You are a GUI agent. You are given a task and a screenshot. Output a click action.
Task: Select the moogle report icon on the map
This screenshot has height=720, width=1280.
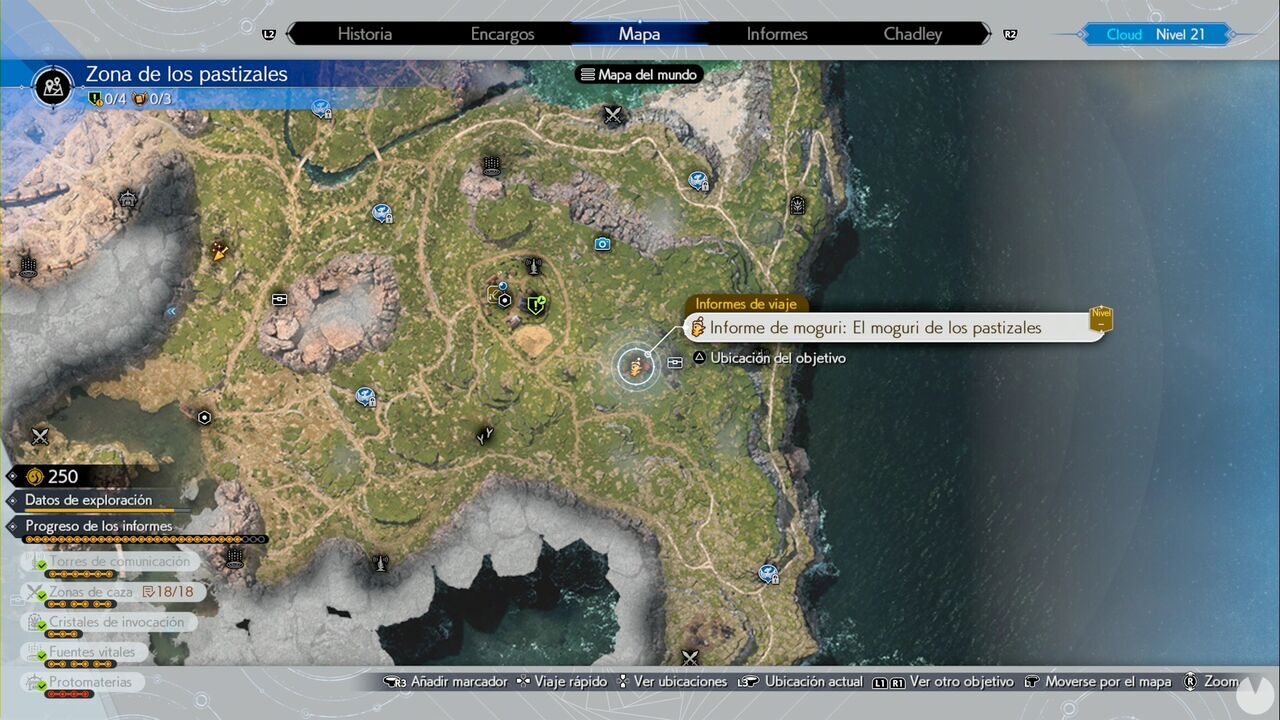635,367
